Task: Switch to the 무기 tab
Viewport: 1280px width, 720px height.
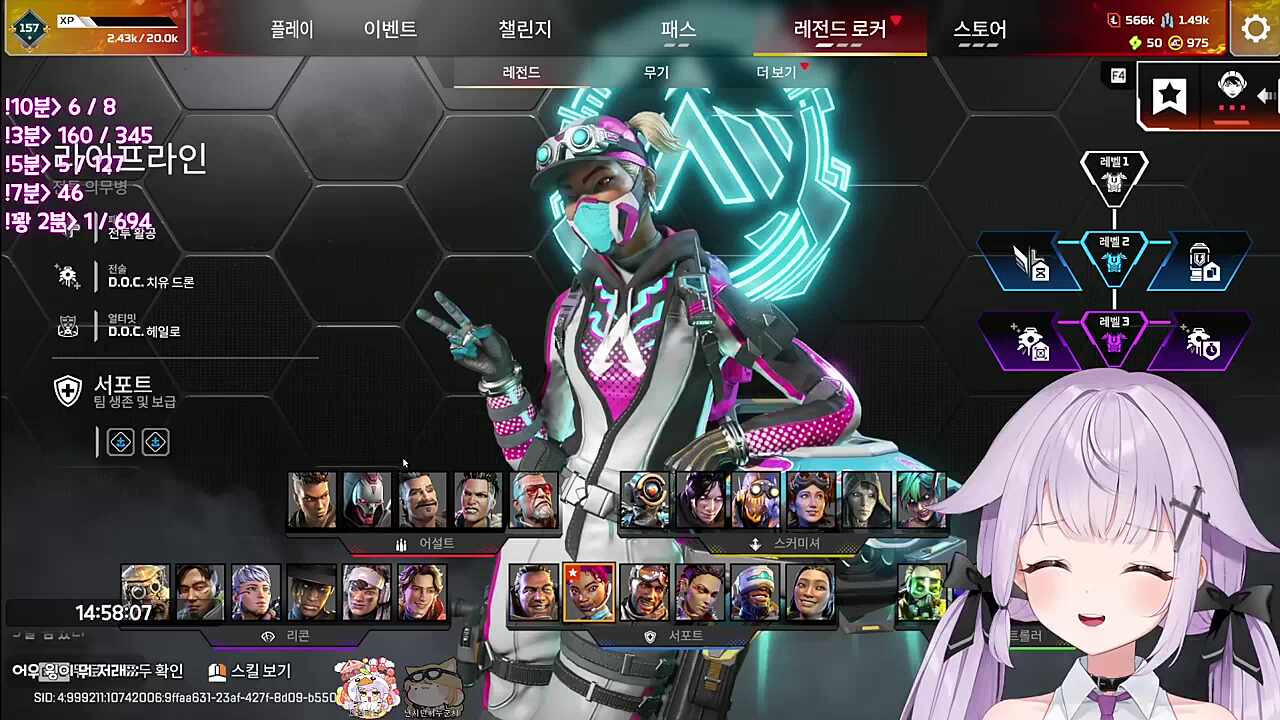Action: [x=655, y=72]
